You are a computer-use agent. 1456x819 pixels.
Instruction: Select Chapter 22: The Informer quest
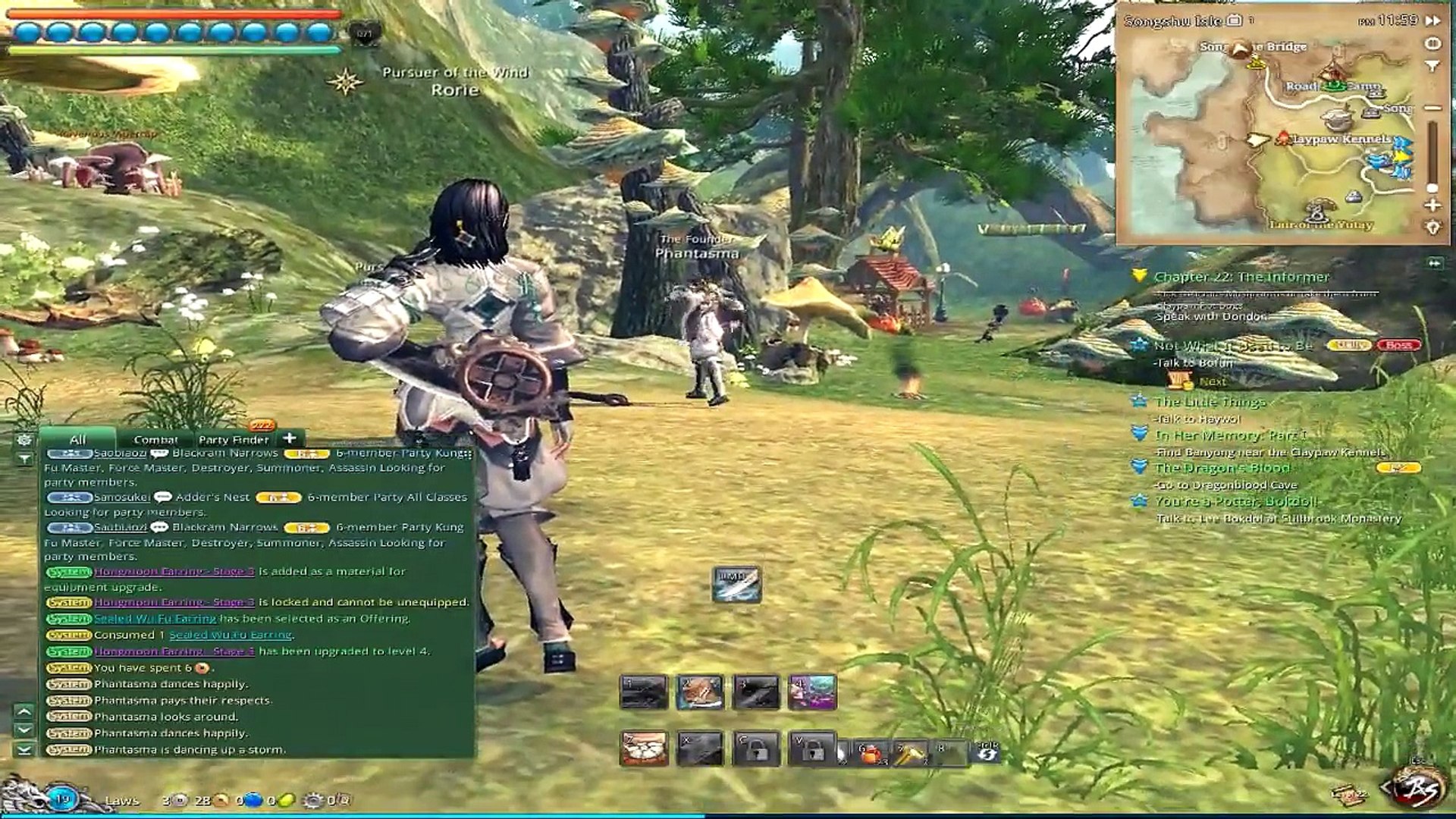coord(1241,278)
